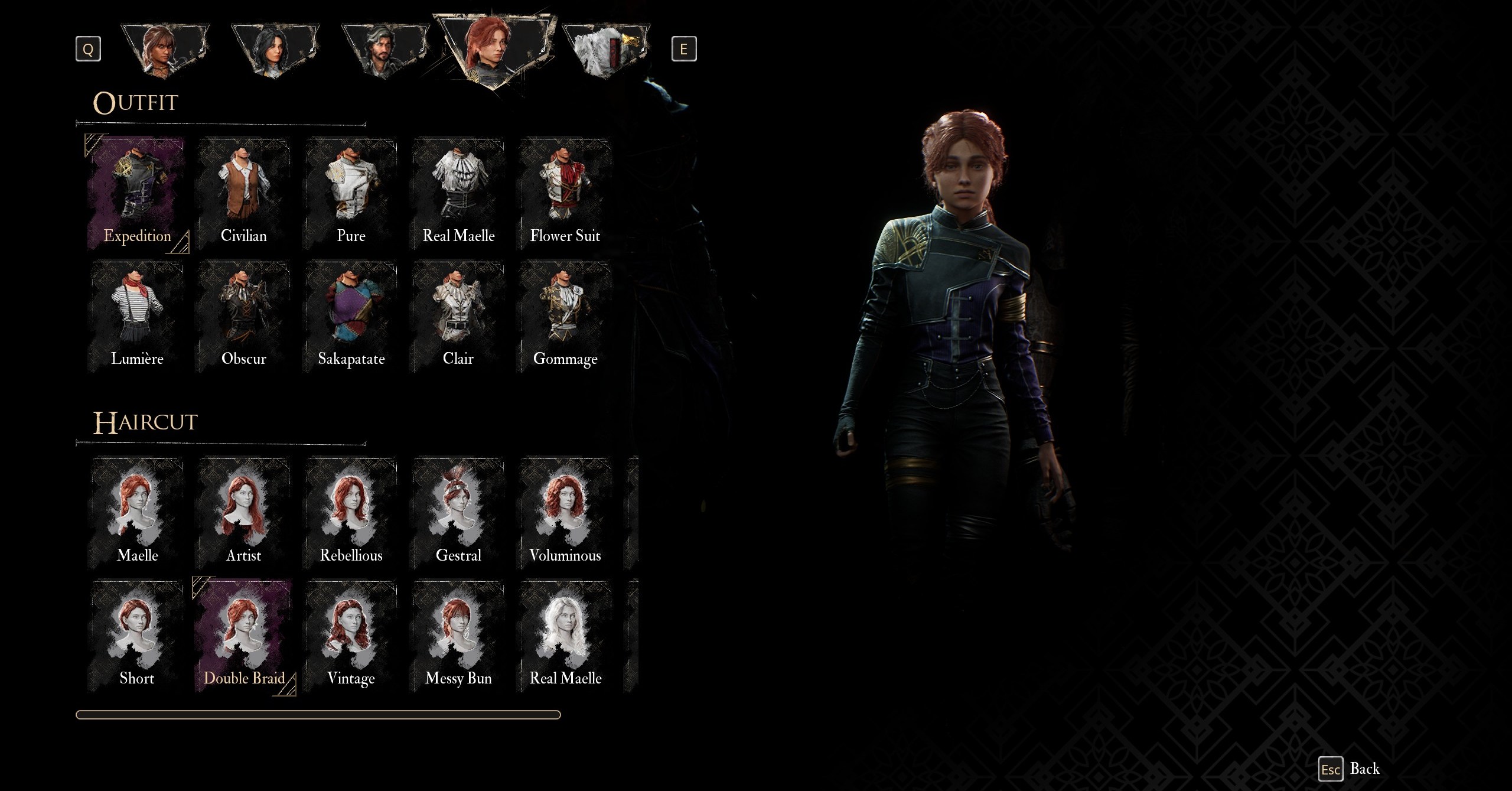Pick the Rebellious haircut
This screenshot has width=1512, height=791.
pos(351,514)
